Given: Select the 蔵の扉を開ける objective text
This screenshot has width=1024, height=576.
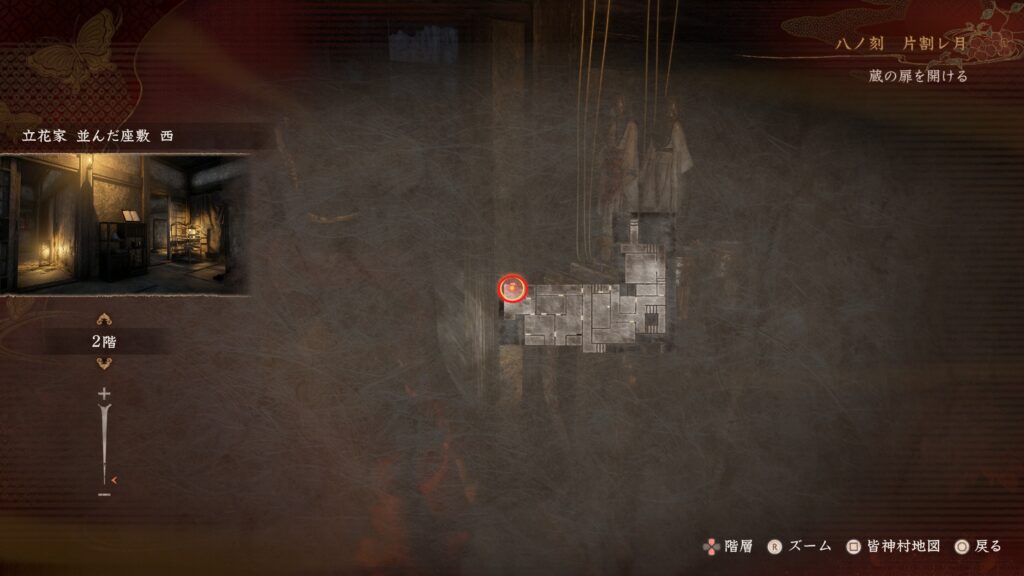Looking at the screenshot, I should [917, 76].
